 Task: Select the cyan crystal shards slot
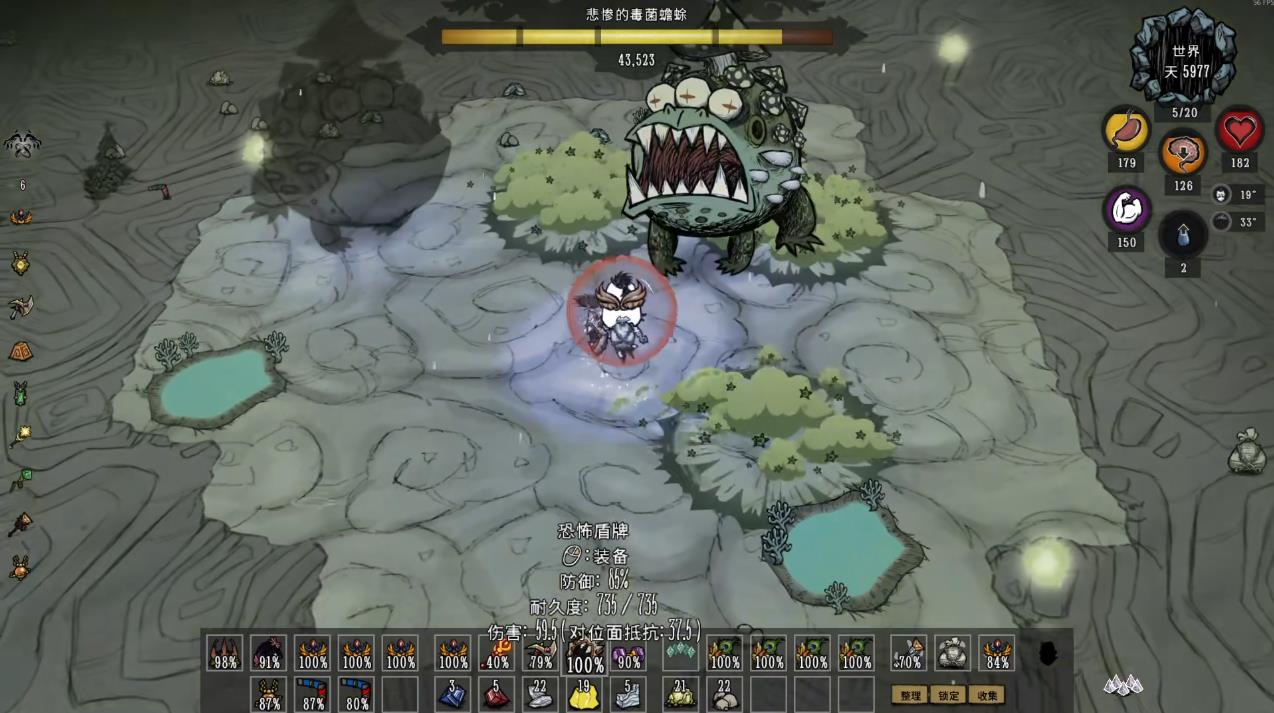point(680,654)
